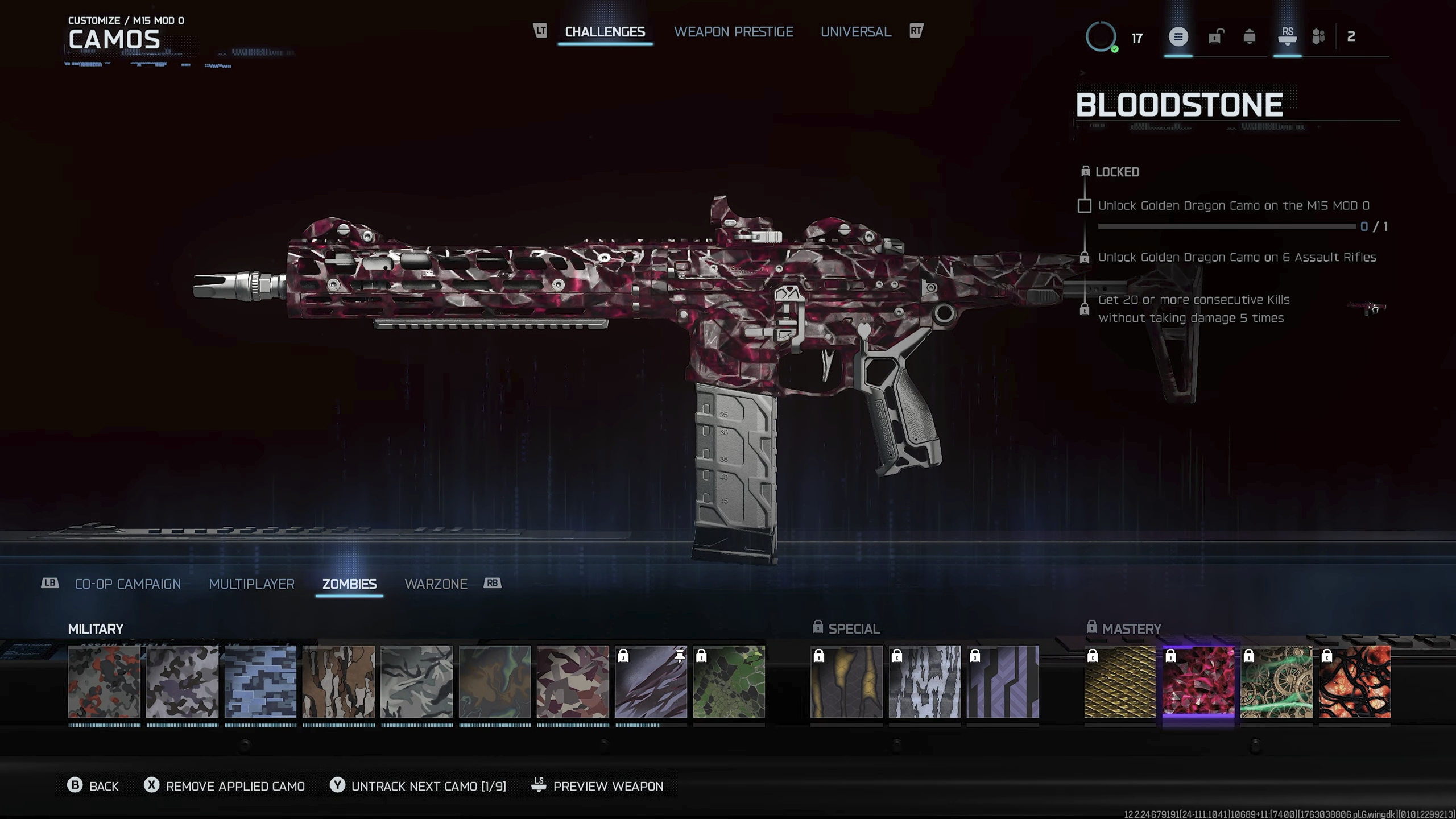Click the unlocks padlock icon in header

(x=1216, y=38)
